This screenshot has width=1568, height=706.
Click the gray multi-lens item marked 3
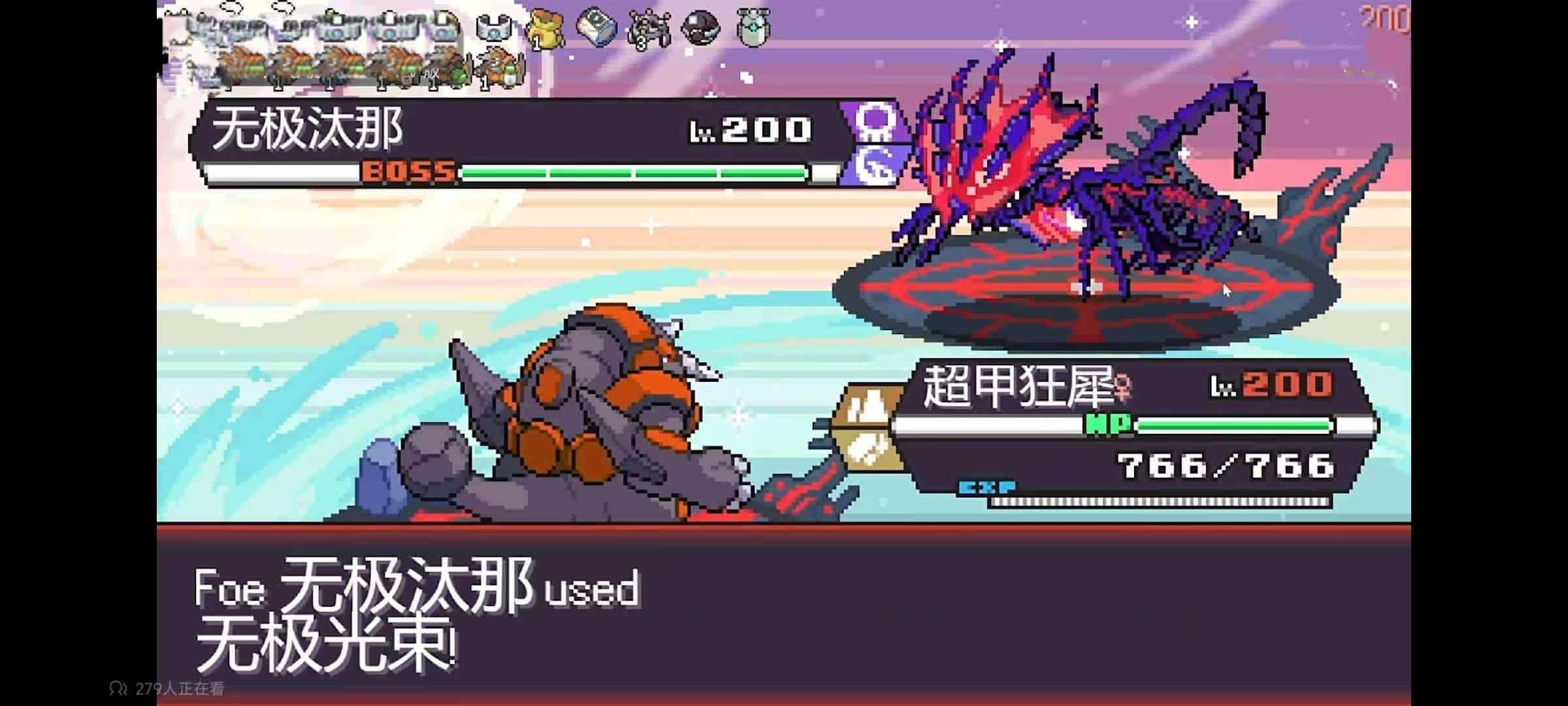(x=648, y=29)
